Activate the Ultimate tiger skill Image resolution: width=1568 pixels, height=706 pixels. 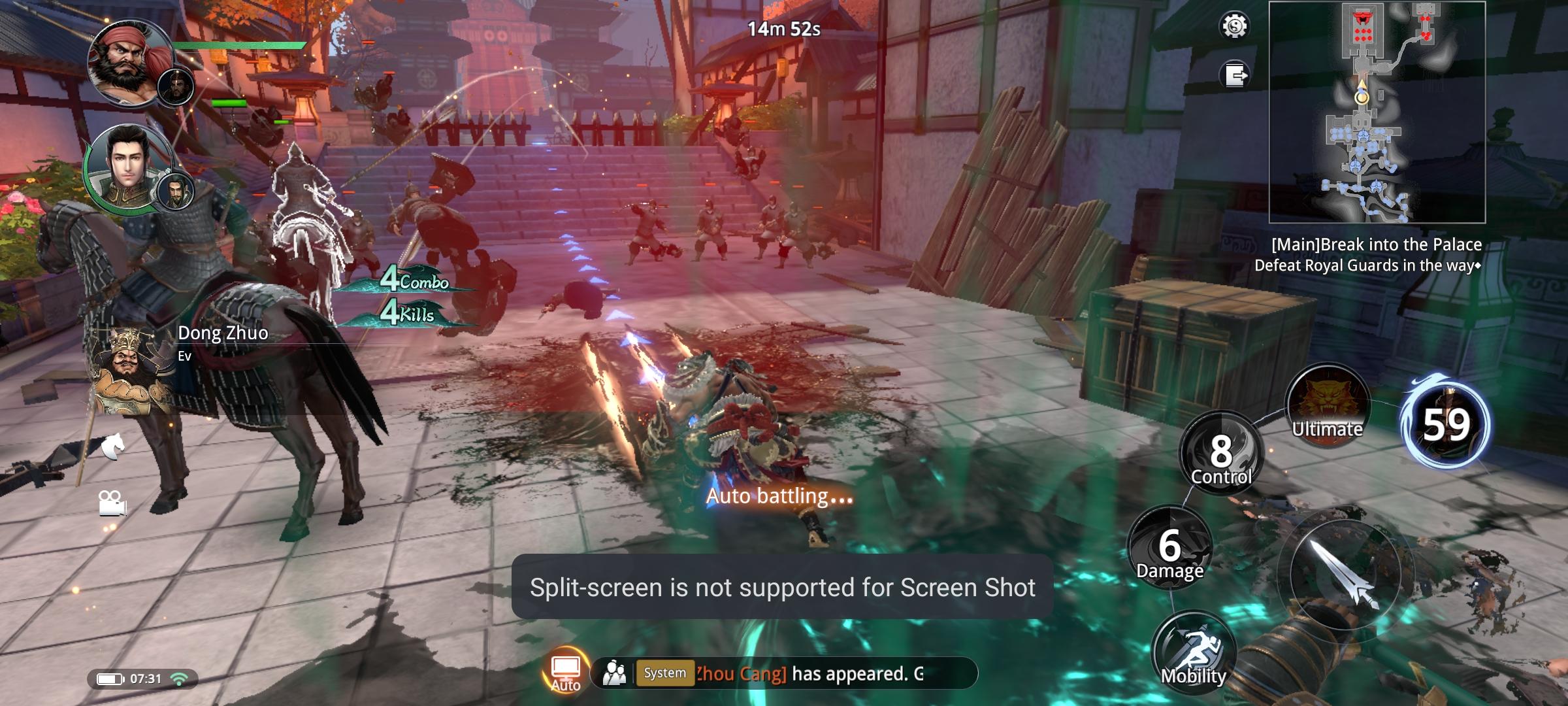click(1327, 405)
